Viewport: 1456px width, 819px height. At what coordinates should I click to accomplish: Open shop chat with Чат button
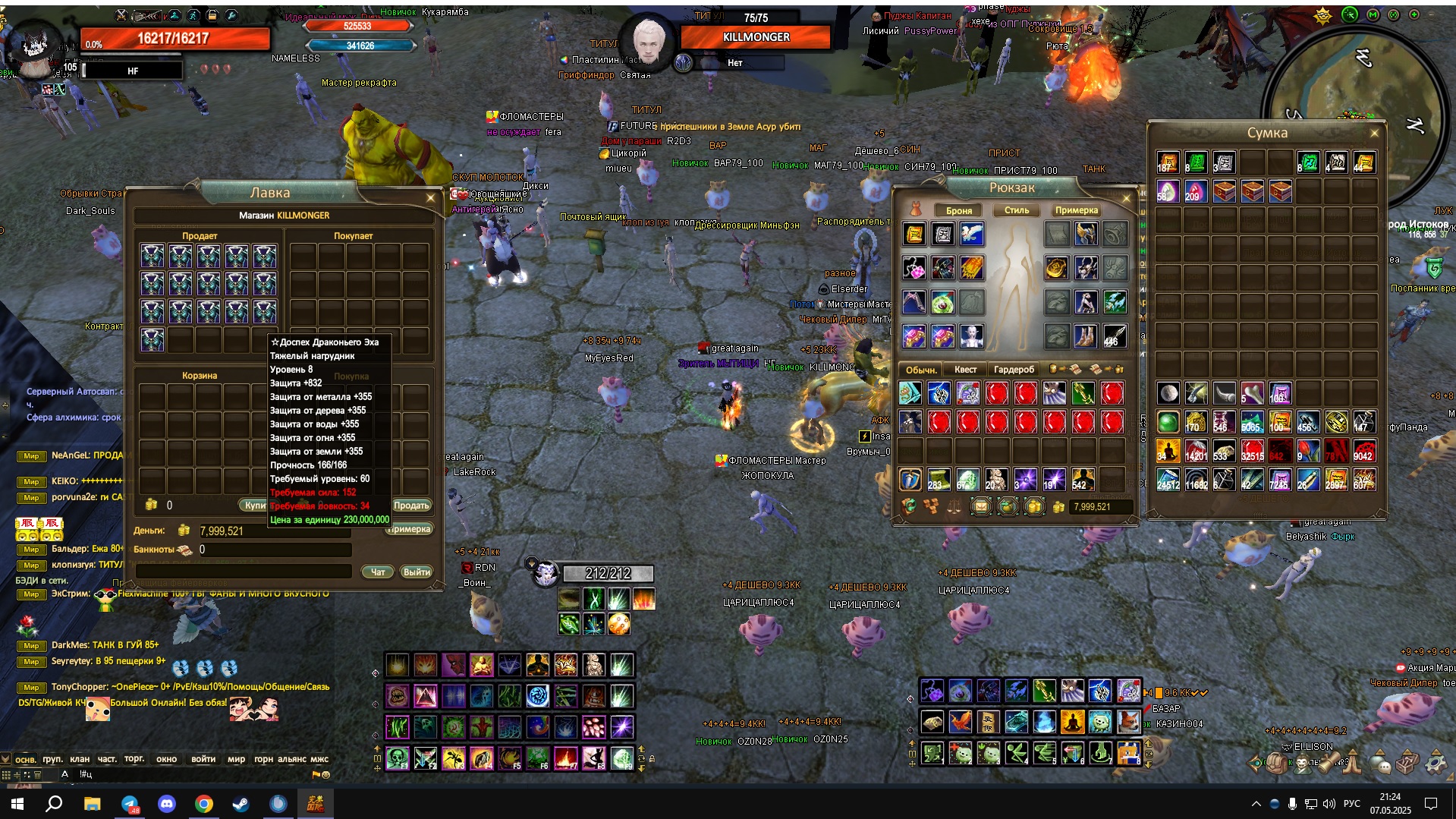[377, 572]
